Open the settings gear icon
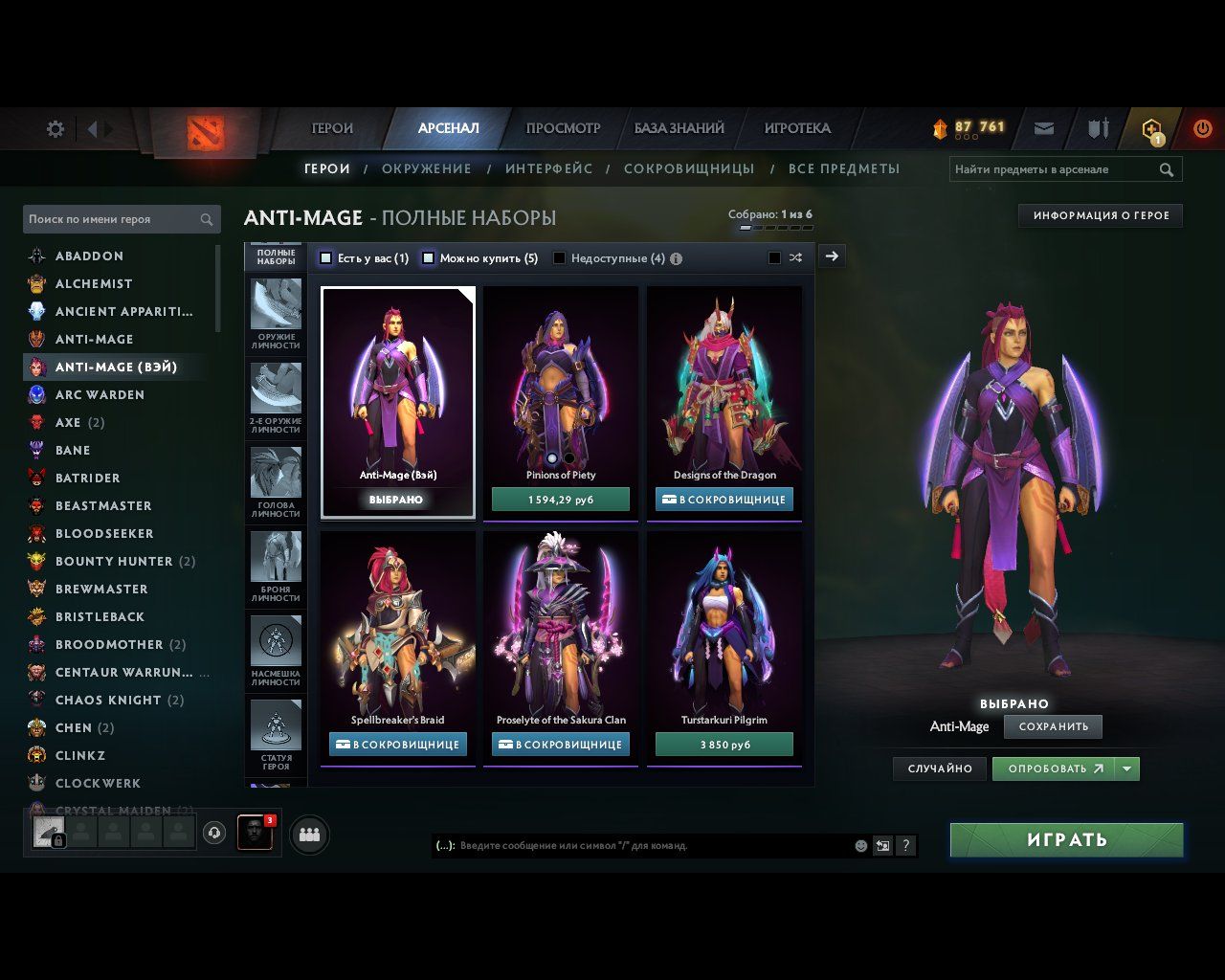Screen dimensions: 1225x980 click(56, 128)
